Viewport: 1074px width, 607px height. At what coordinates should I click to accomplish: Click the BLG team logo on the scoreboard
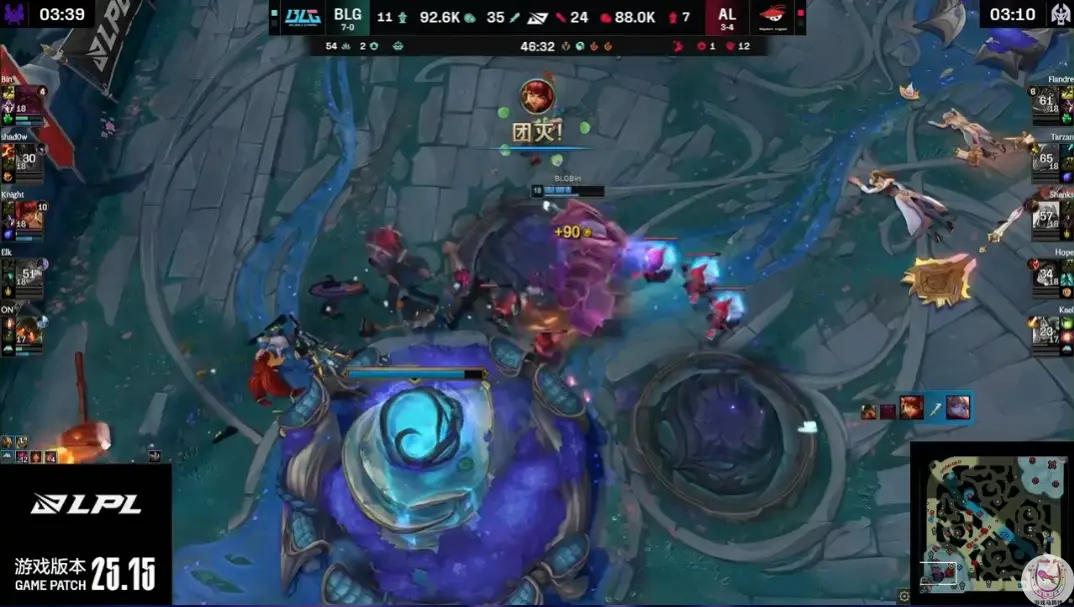(x=298, y=18)
